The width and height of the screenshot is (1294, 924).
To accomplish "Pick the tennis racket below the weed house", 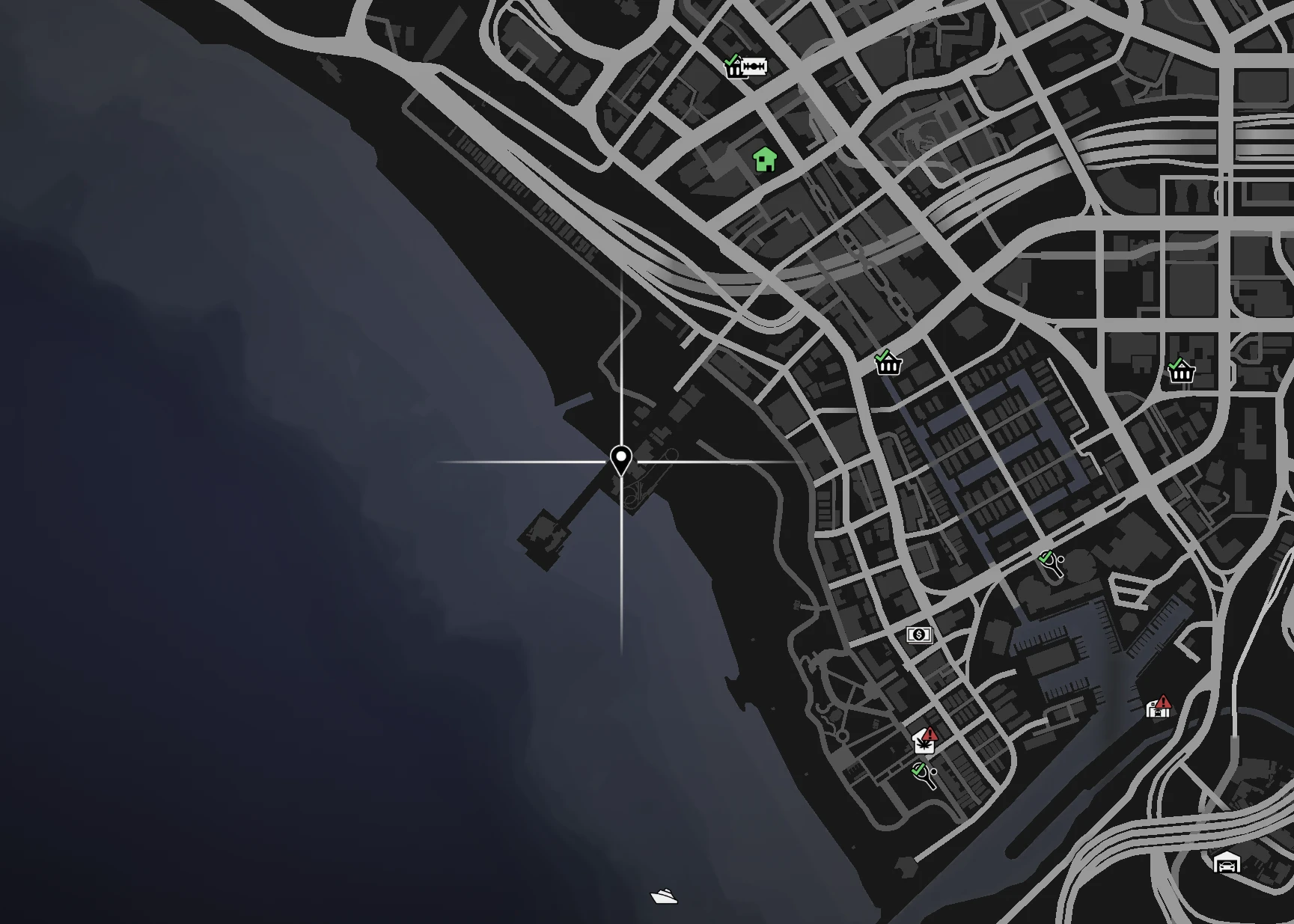I will pos(924,775).
